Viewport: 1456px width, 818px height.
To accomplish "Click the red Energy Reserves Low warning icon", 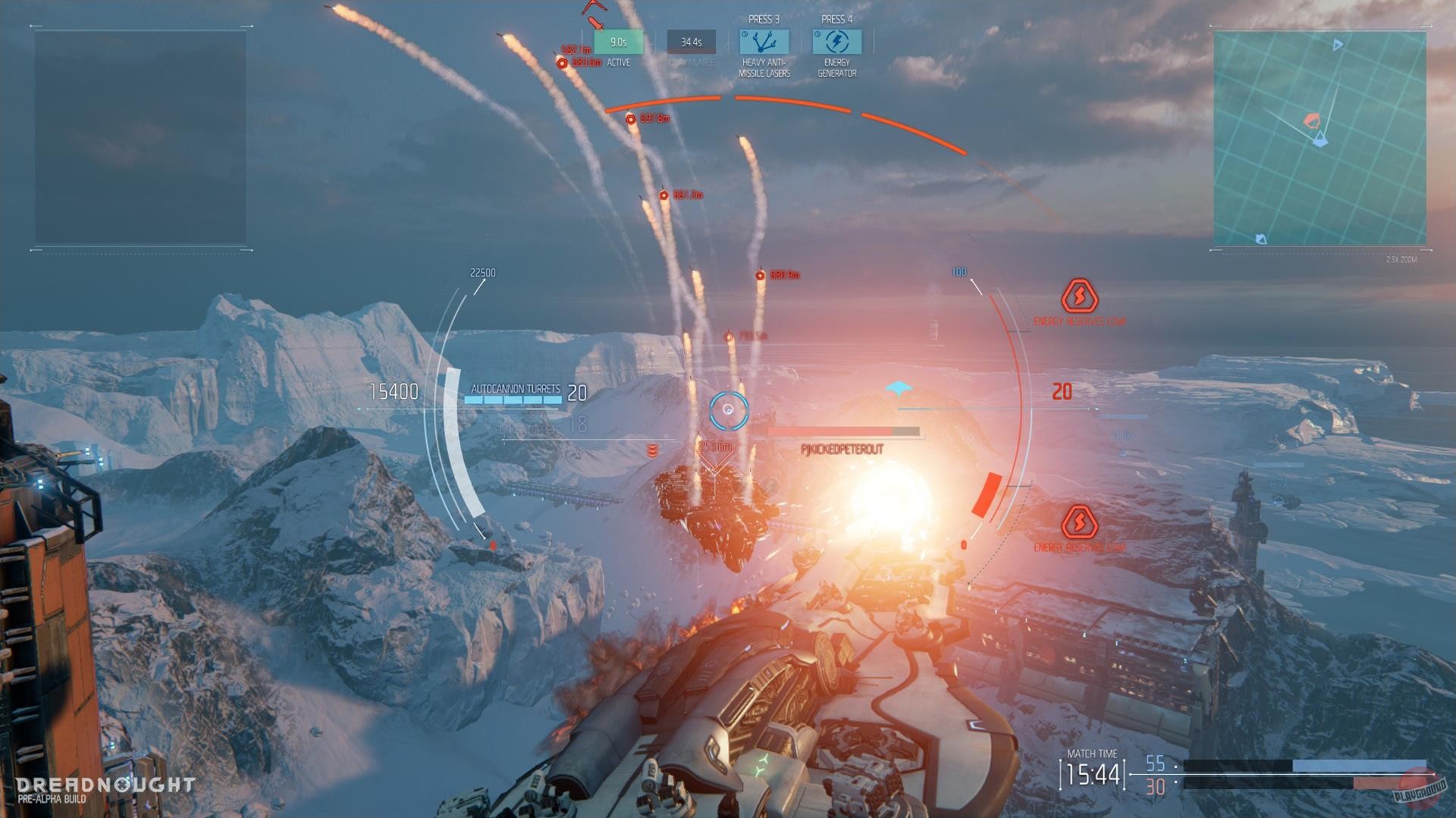I will [x=1078, y=299].
